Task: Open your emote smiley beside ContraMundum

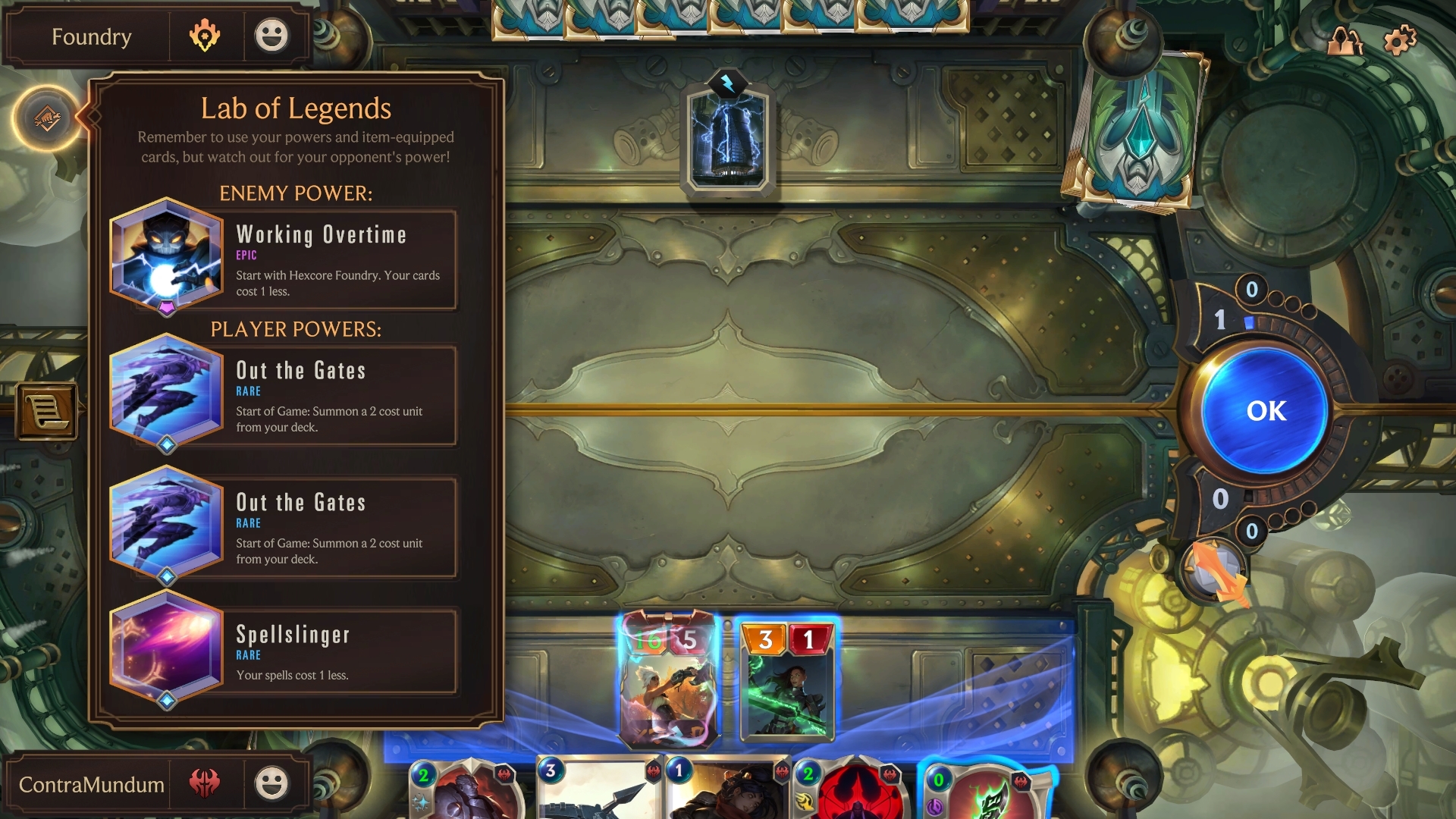Action: pyautogui.click(x=273, y=785)
